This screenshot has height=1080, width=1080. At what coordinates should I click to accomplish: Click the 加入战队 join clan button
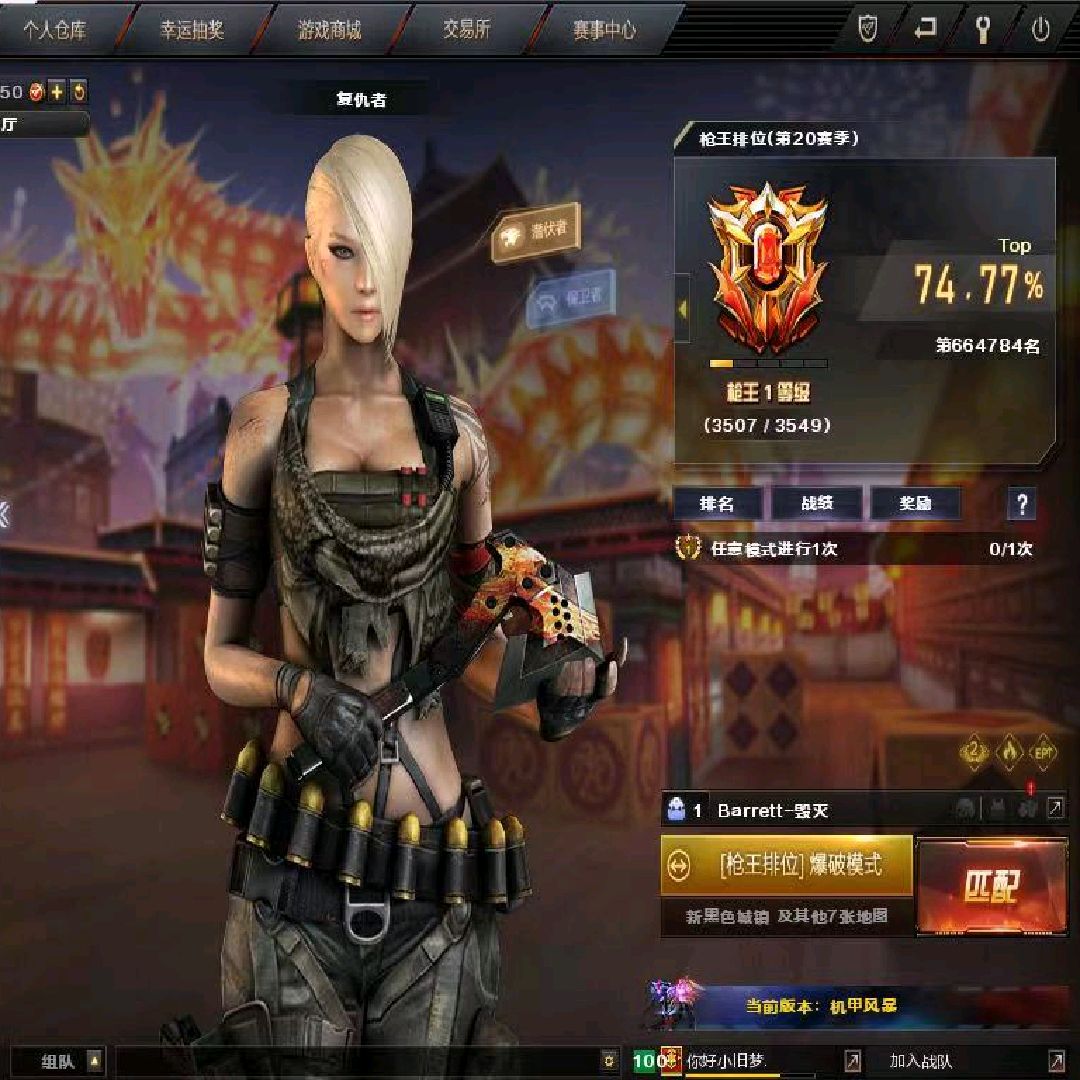[x=920, y=1061]
